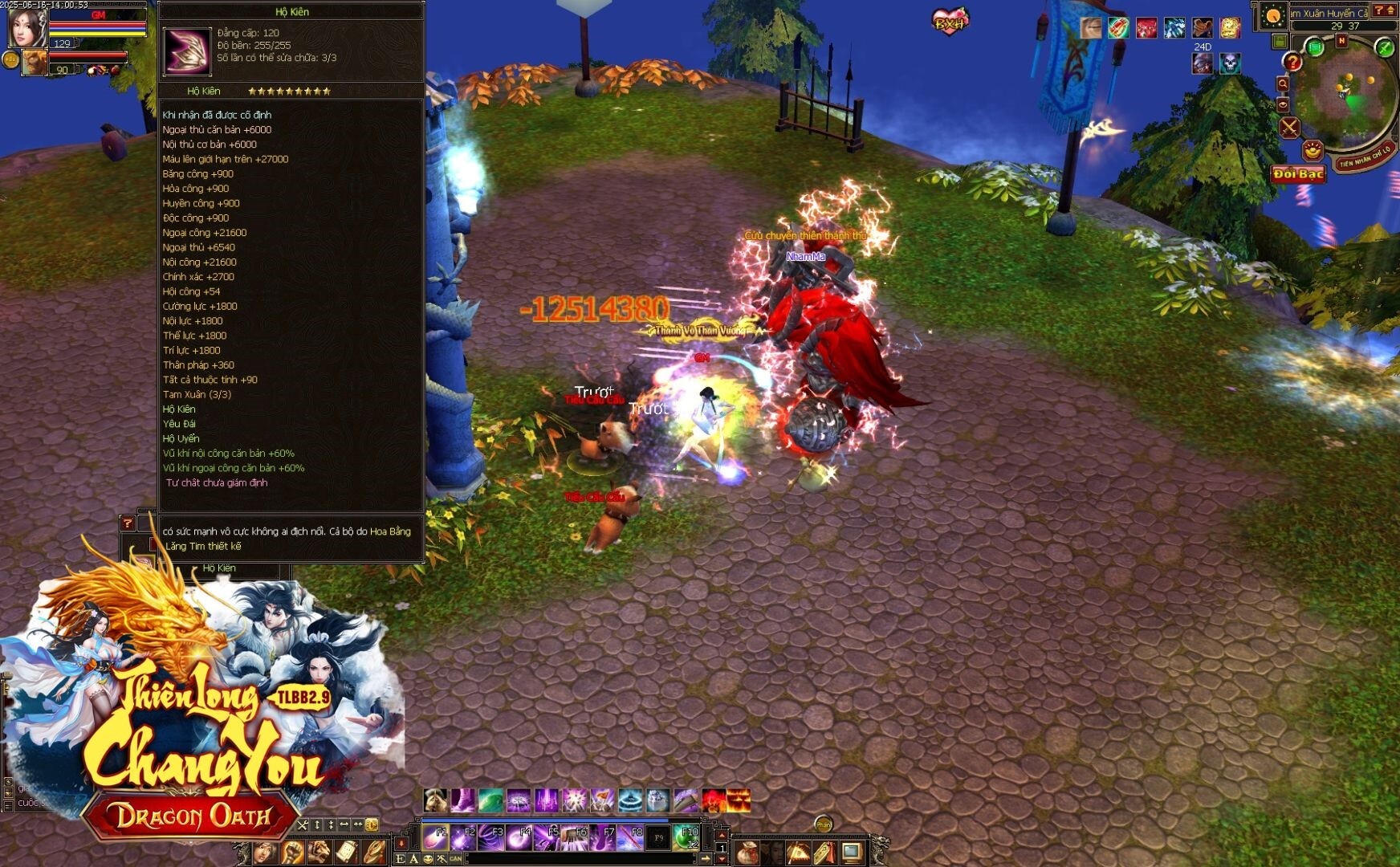Open the gold ingot shop button
Image resolution: width=1400 pixels, height=867 pixels.
[1312, 150]
